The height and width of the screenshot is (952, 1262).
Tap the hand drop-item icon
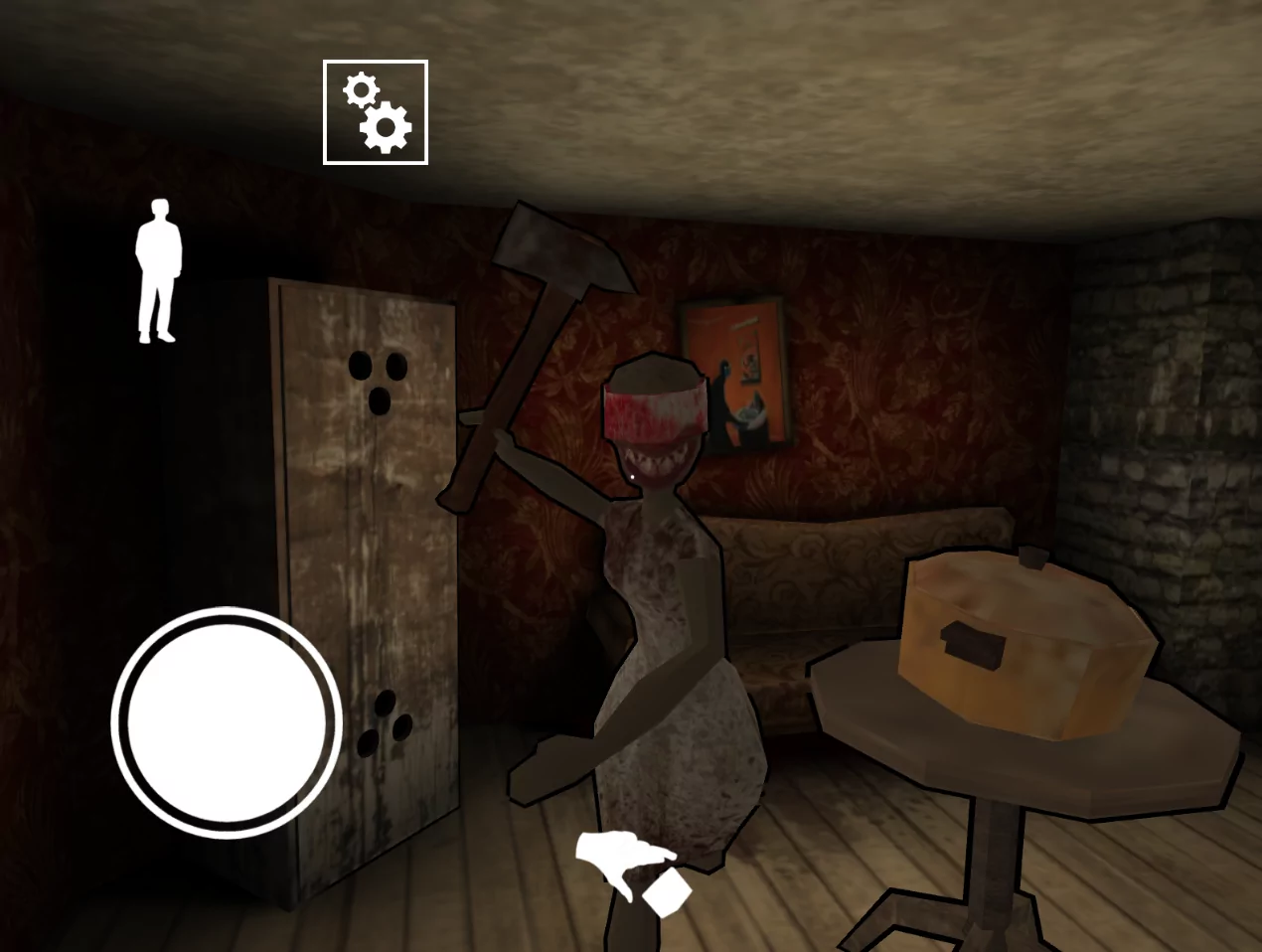633,872
